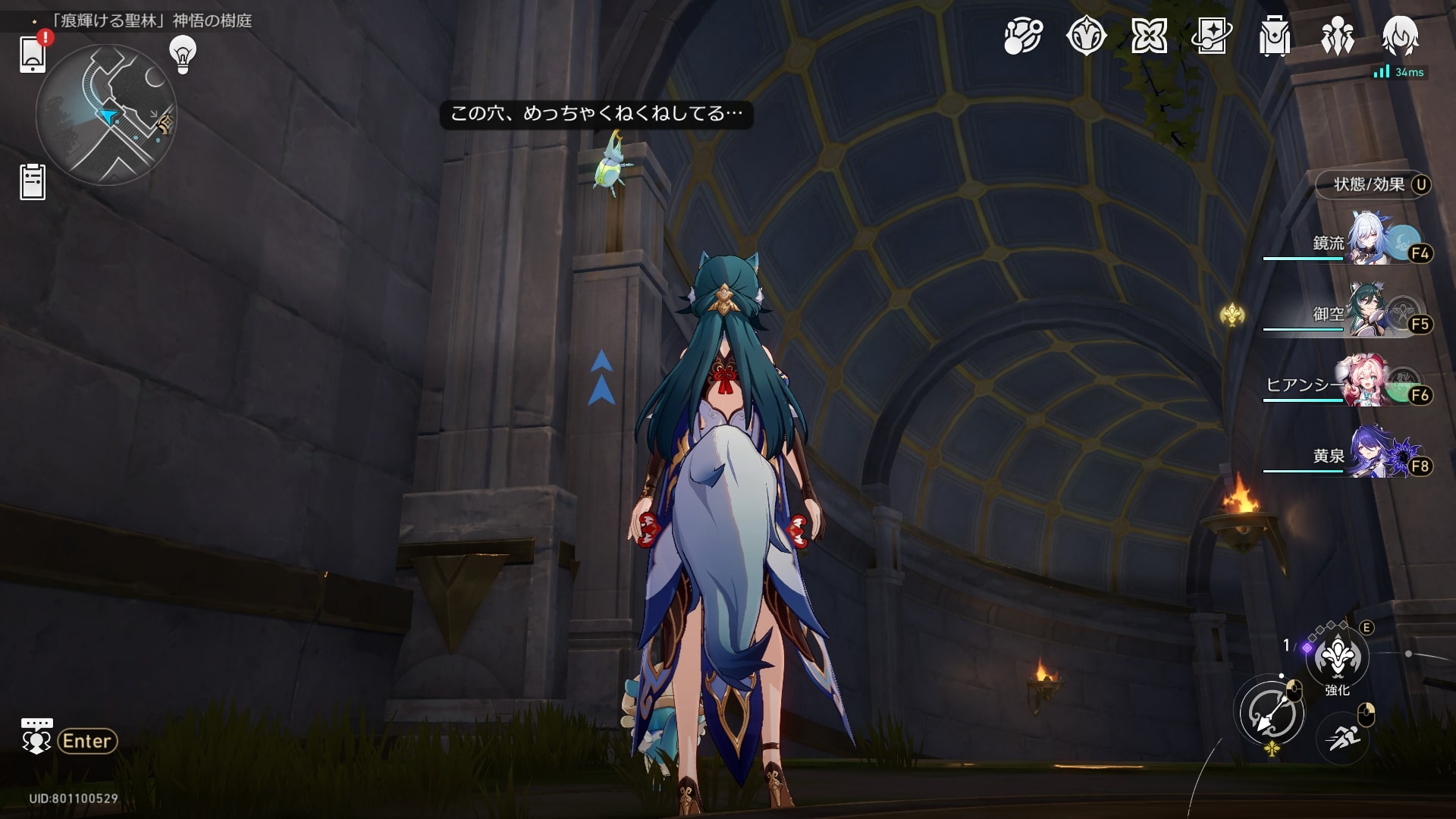Open the phone menu icon
Image resolution: width=1456 pixels, height=819 pixels.
pyautogui.click(x=33, y=55)
